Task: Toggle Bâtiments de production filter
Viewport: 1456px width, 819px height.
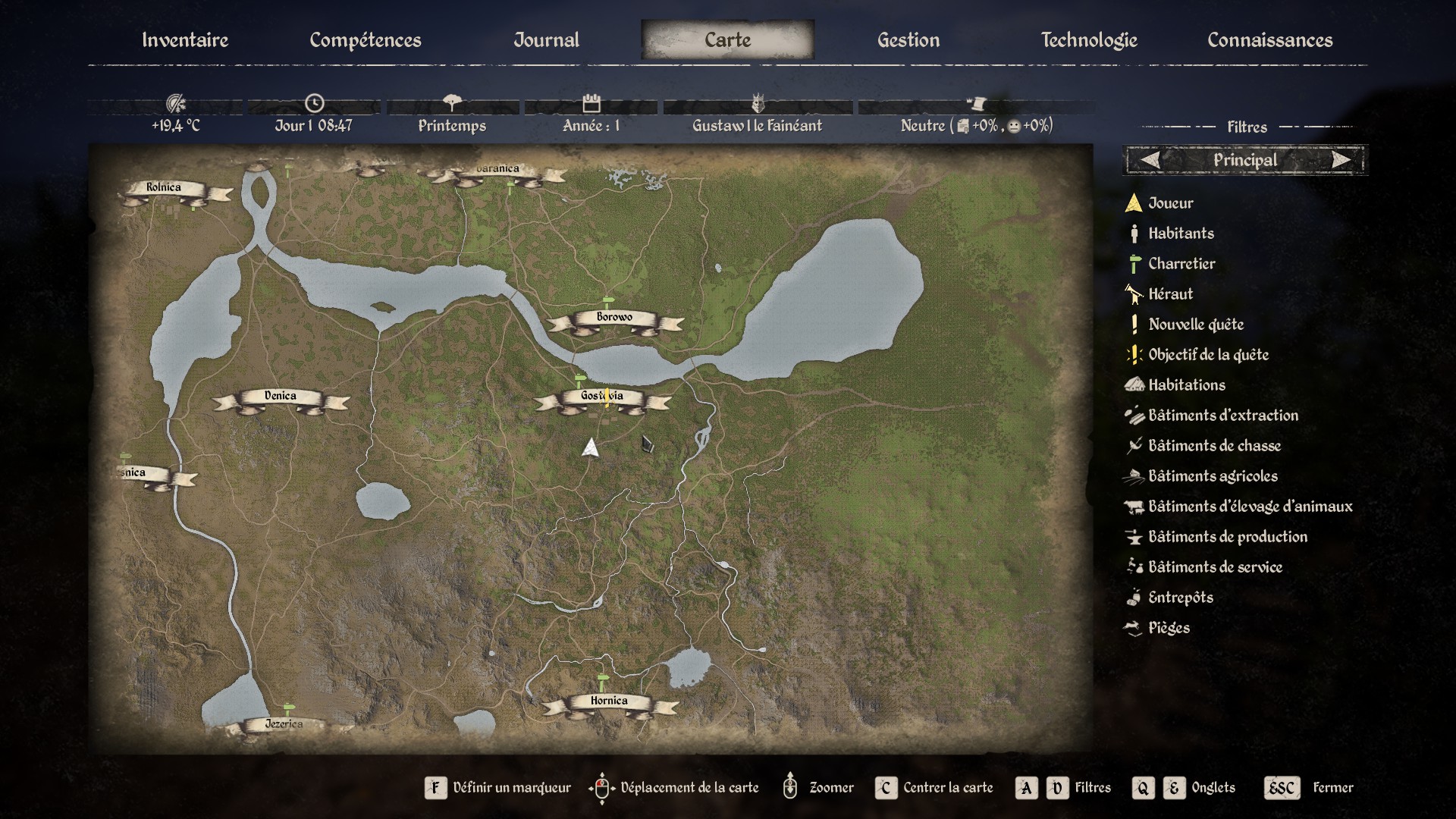Action: tap(1227, 537)
